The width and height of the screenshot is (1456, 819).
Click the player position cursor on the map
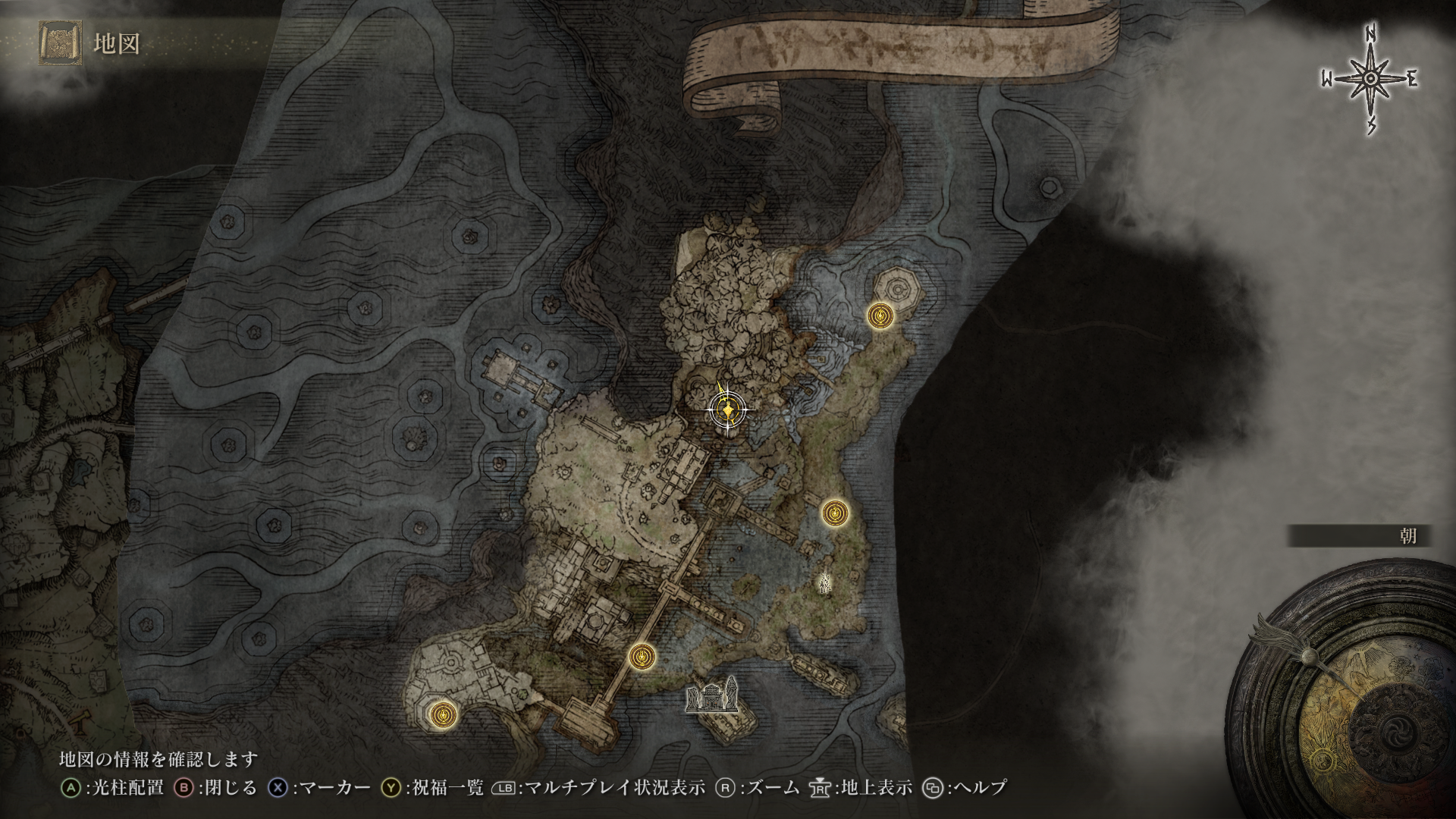click(x=728, y=410)
